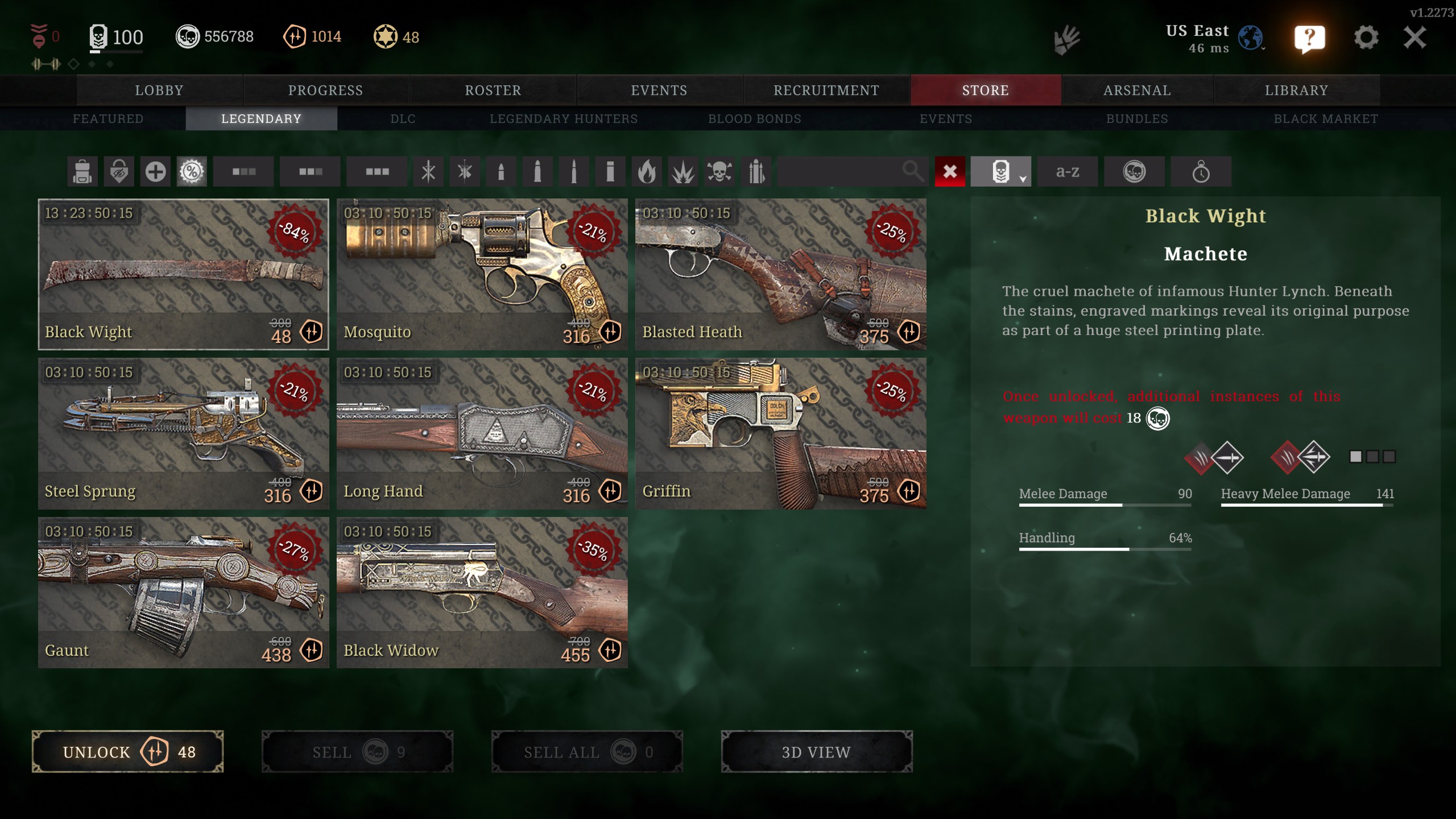
Task: Show the Black Market store section
Action: (1325, 119)
